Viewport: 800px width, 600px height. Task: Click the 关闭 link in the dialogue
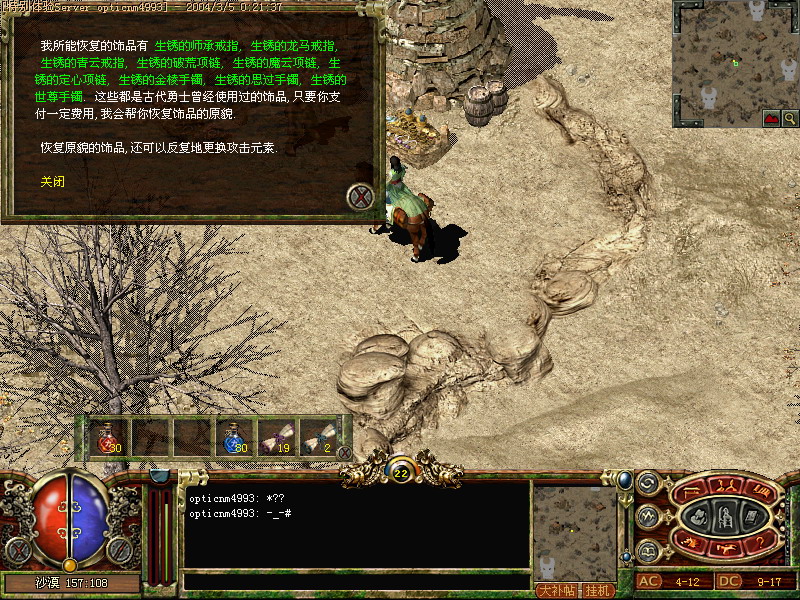[x=52, y=182]
